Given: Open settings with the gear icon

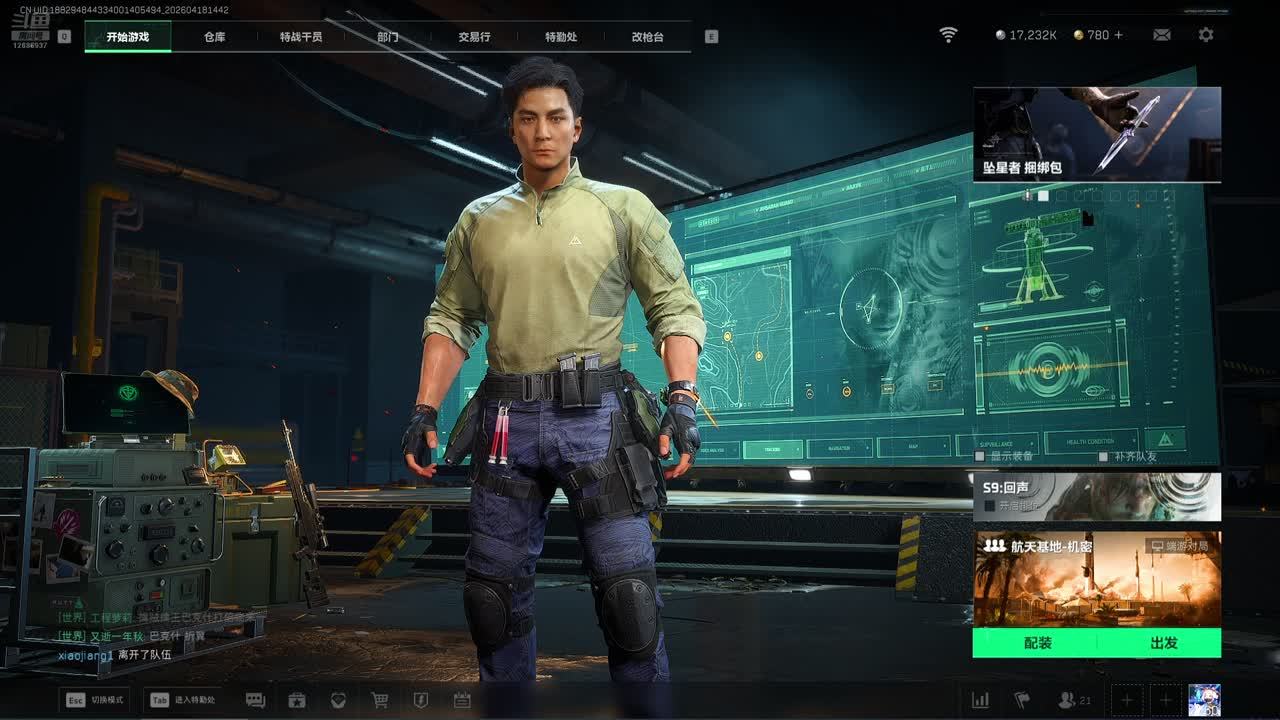Looking at the screenshot, I should point(1206,35).
